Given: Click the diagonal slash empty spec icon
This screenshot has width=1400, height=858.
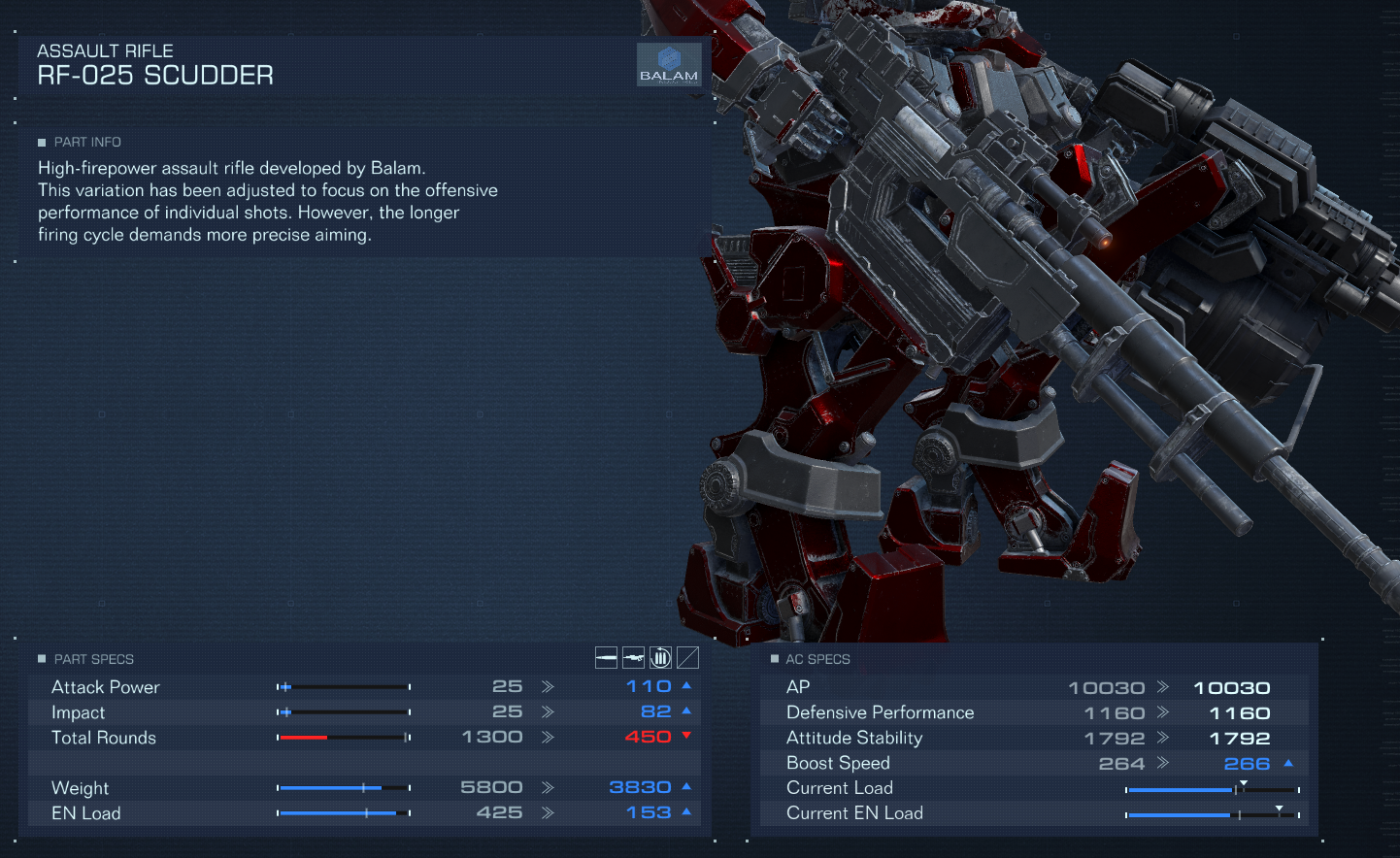Looking at the screenshot, I should (x=687, y=657).
